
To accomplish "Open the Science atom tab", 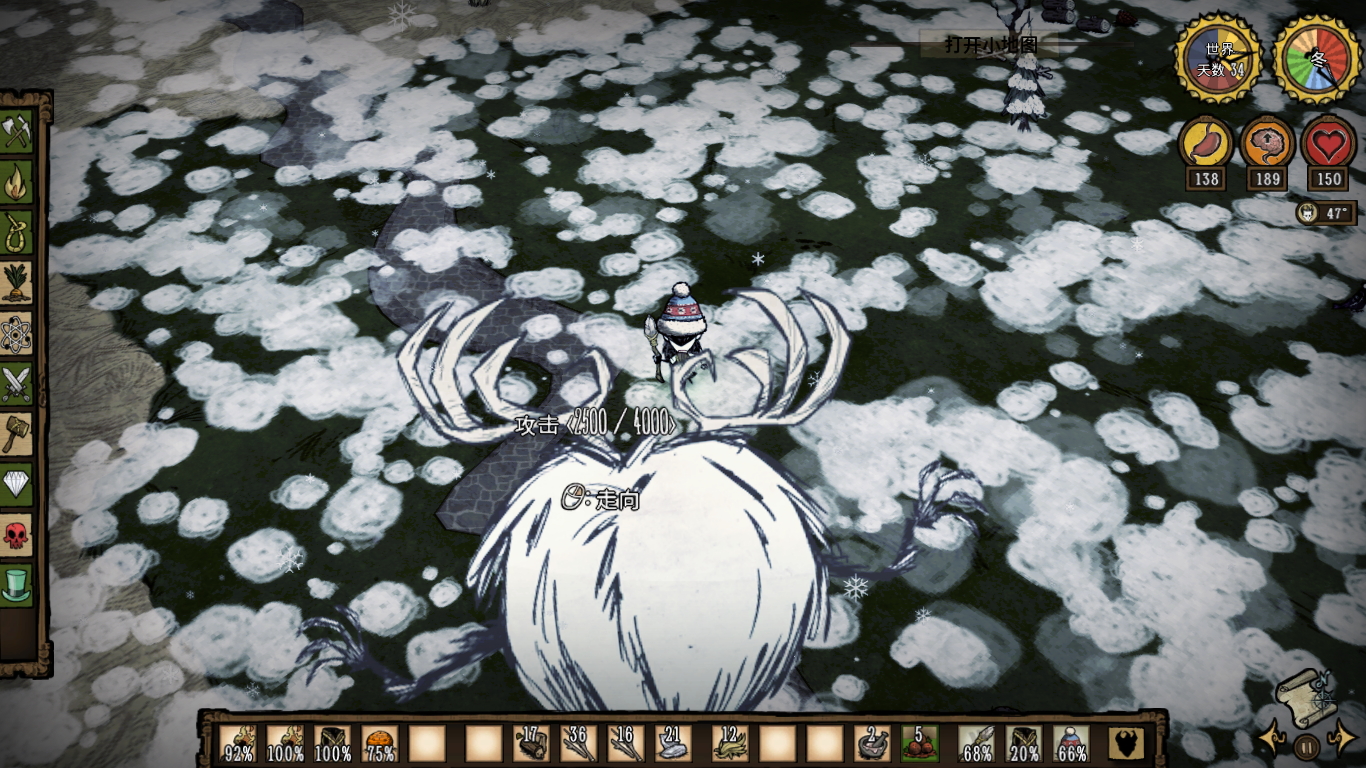I will coord(17,334).
